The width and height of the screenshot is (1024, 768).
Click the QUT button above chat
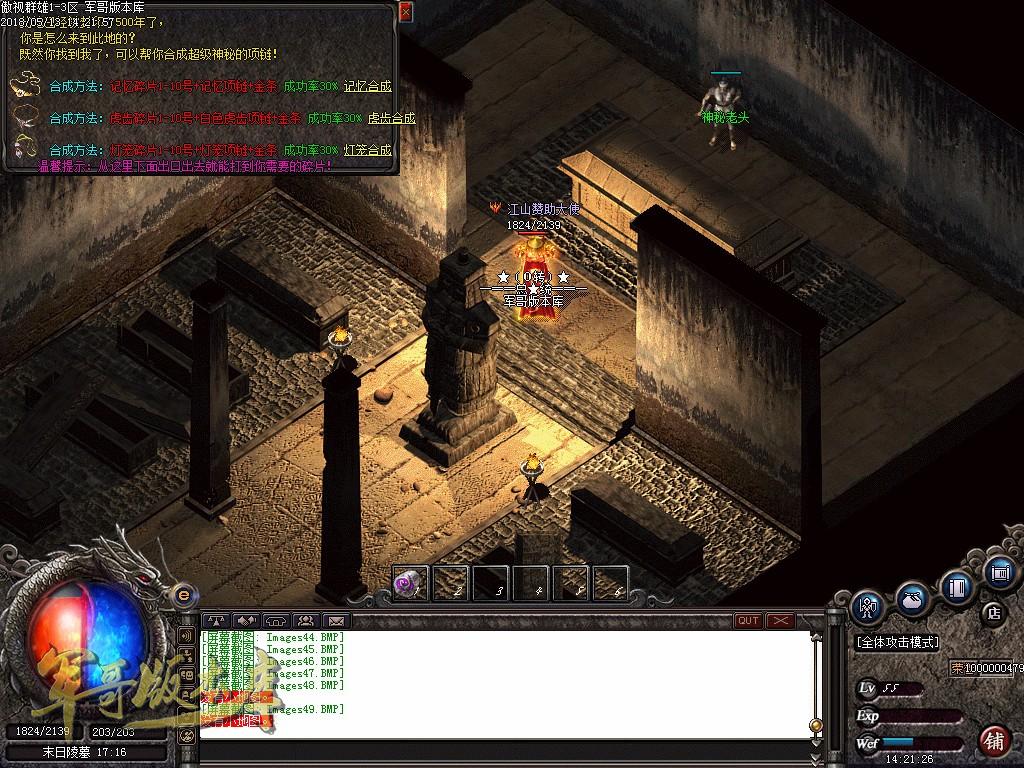pos(748,621)
